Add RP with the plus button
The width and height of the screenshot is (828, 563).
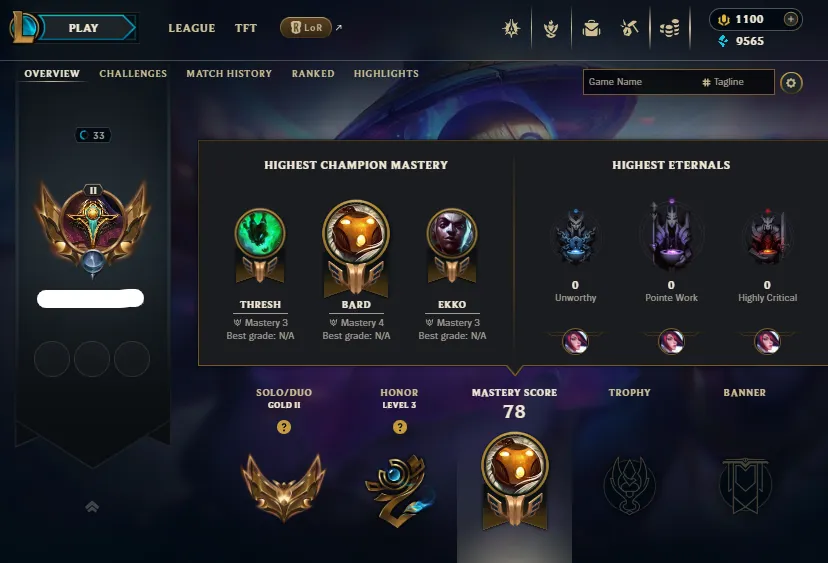click(x=790, y=19)
